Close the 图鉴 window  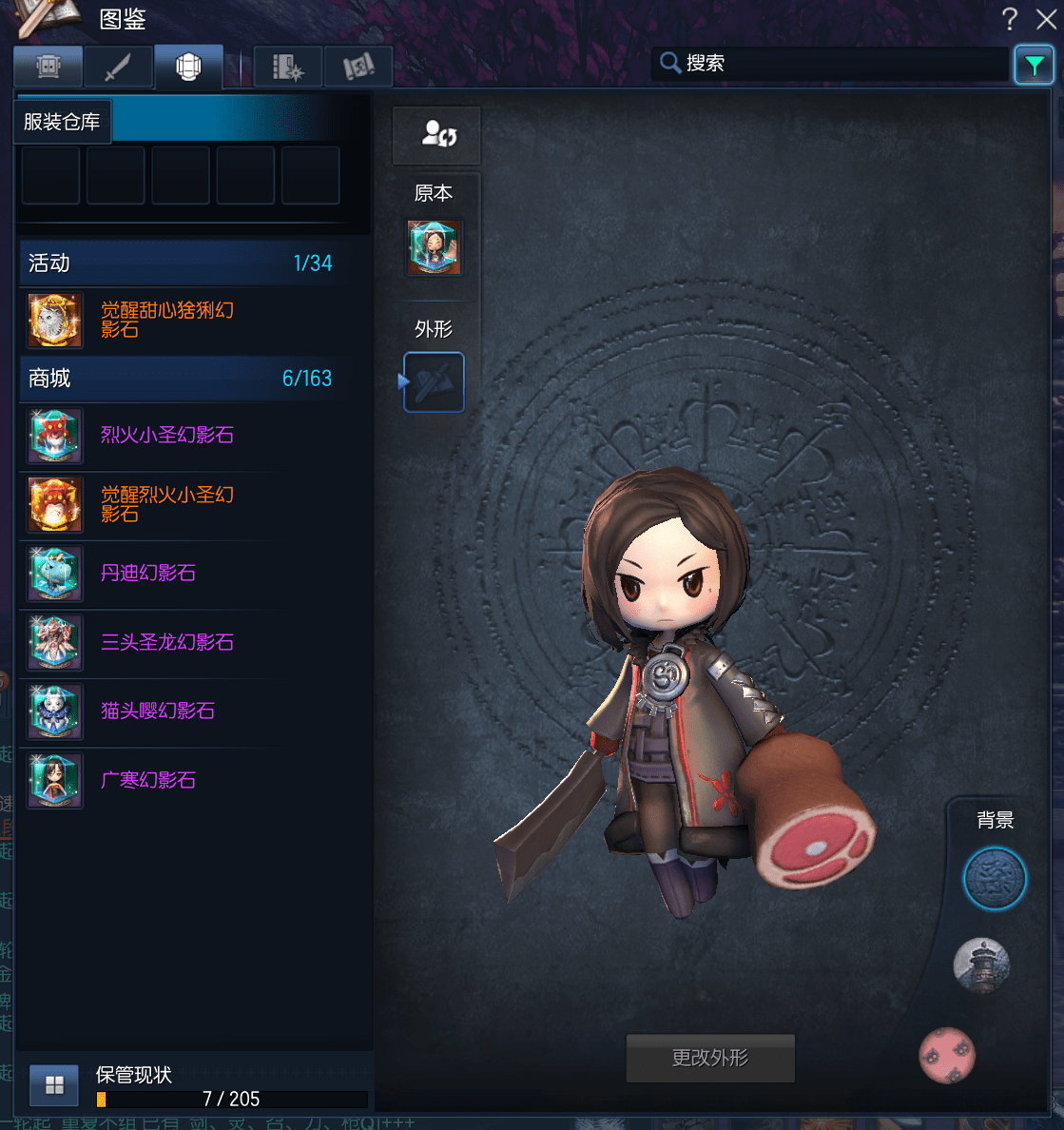1046,19
